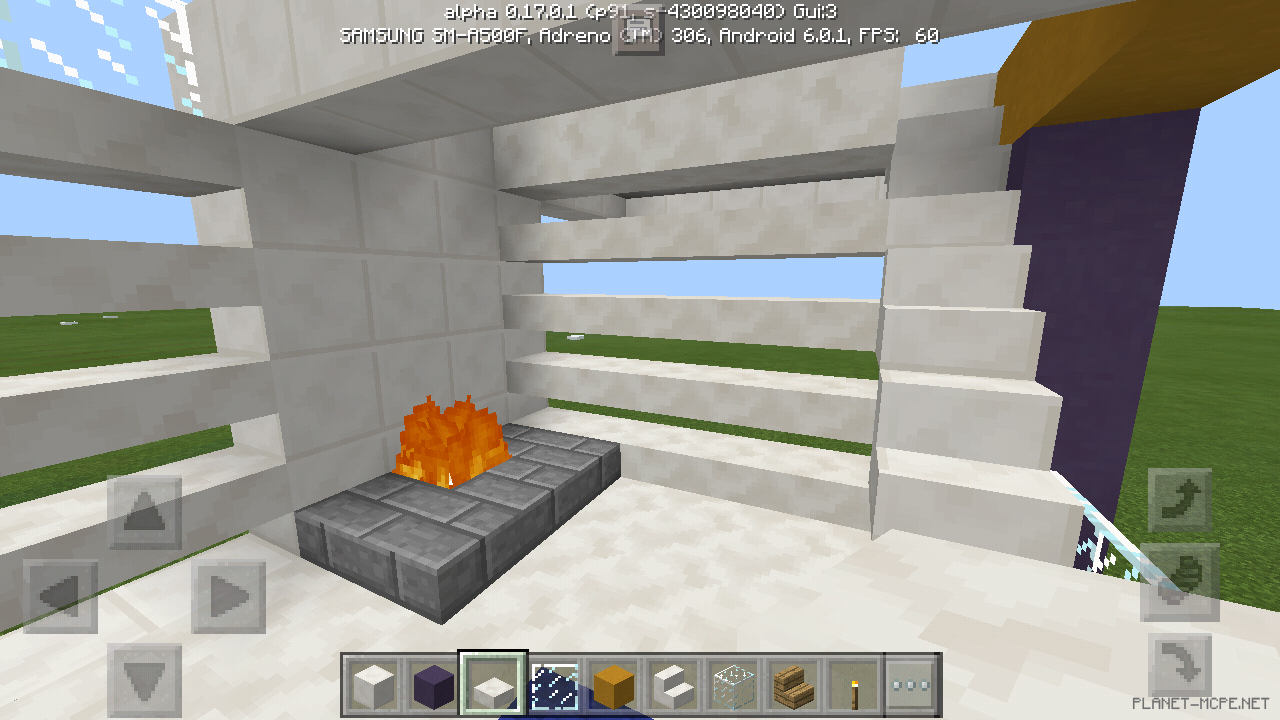Select the quartz stairs in the hotbar
Viewport: 1280px width, 720px height.
[672, 681]
